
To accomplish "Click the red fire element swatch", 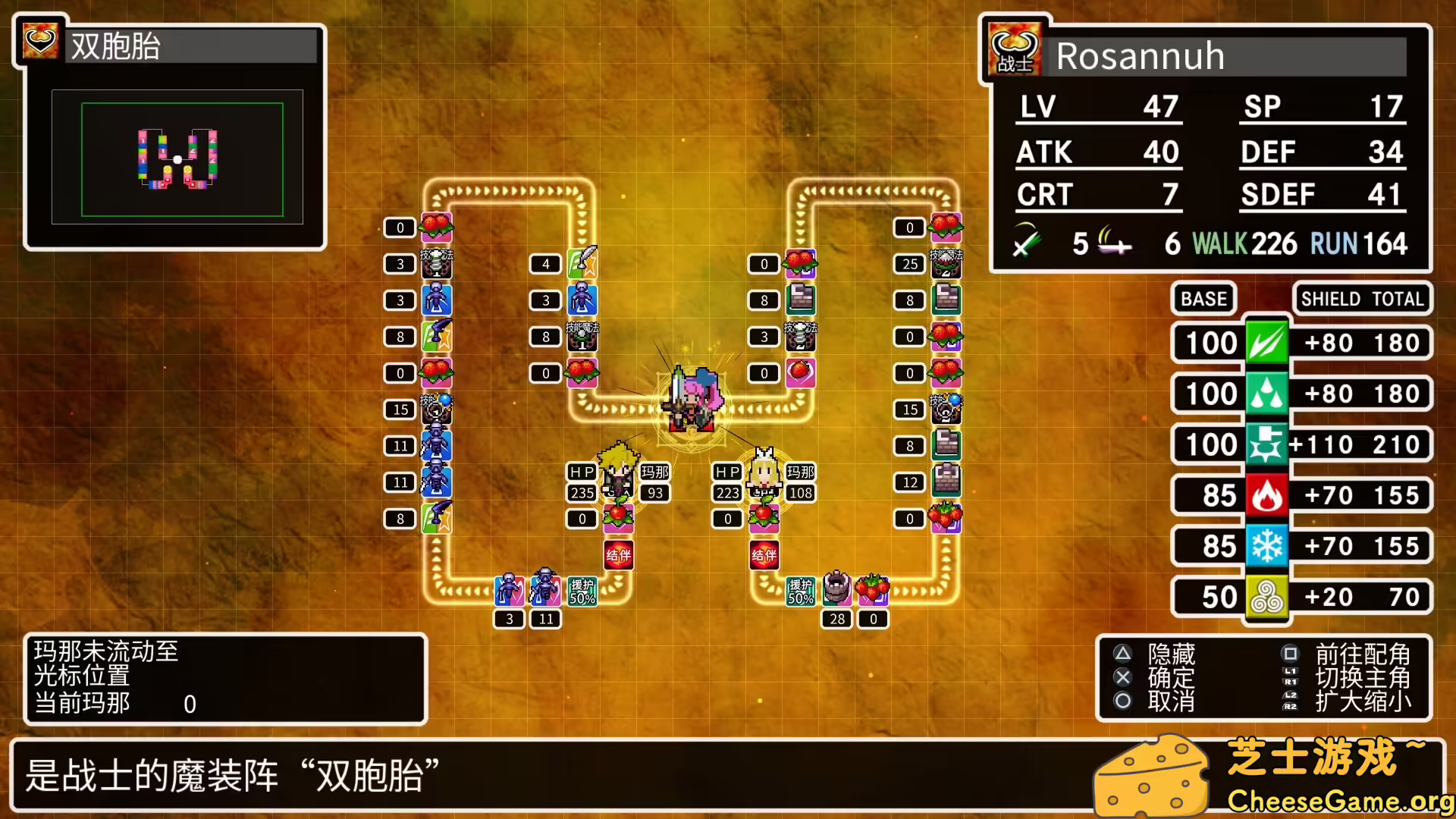I will point(1269,494).
